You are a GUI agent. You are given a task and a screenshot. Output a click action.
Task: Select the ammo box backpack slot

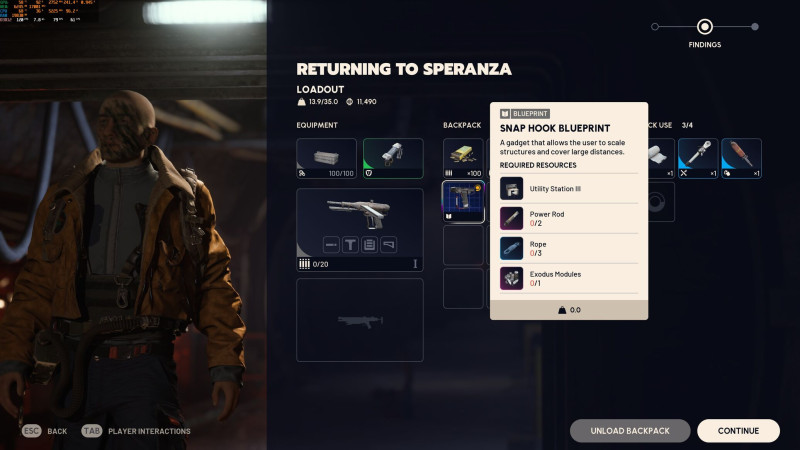click(463, 158)
